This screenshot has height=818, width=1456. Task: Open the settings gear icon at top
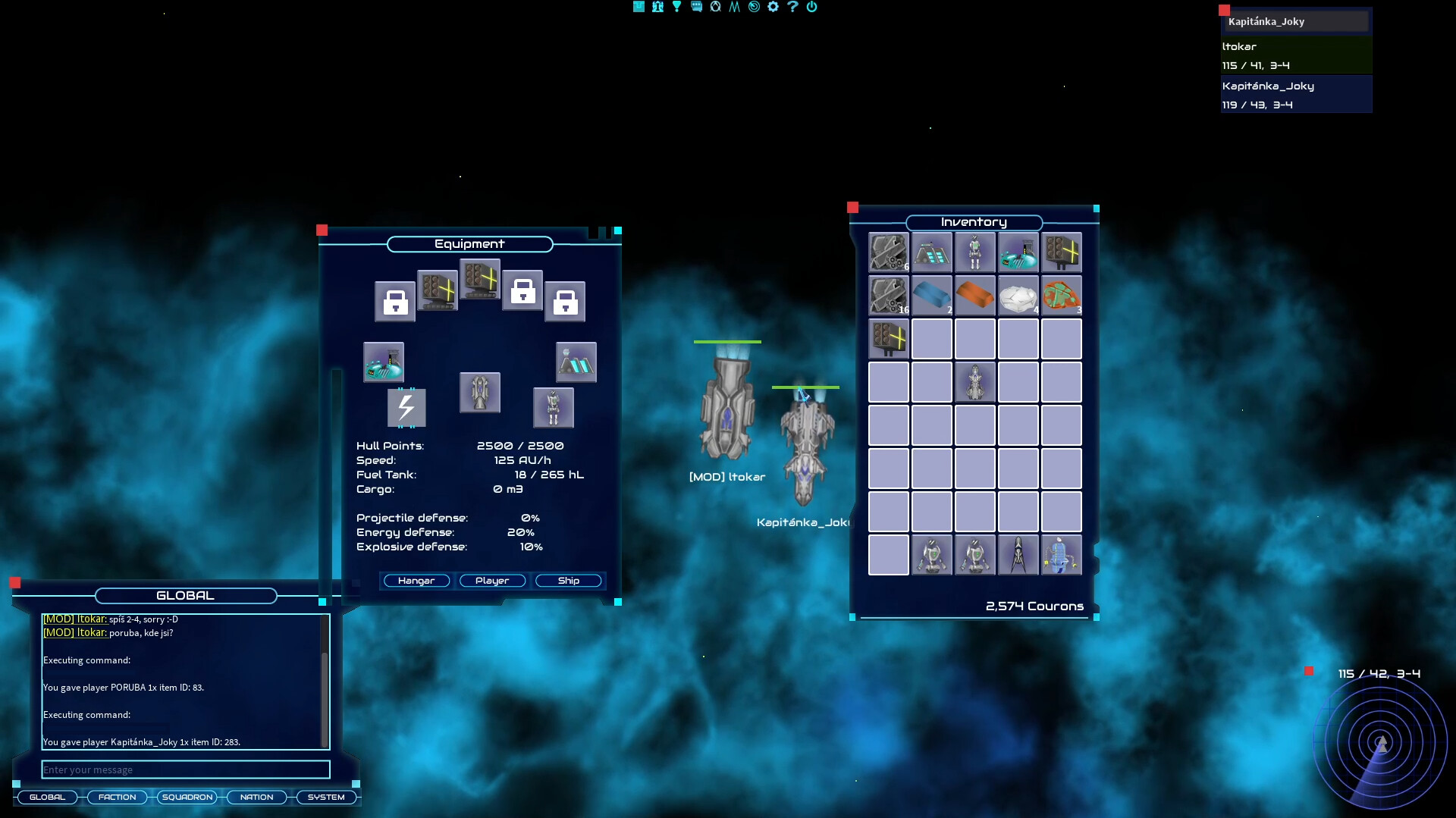773,7
